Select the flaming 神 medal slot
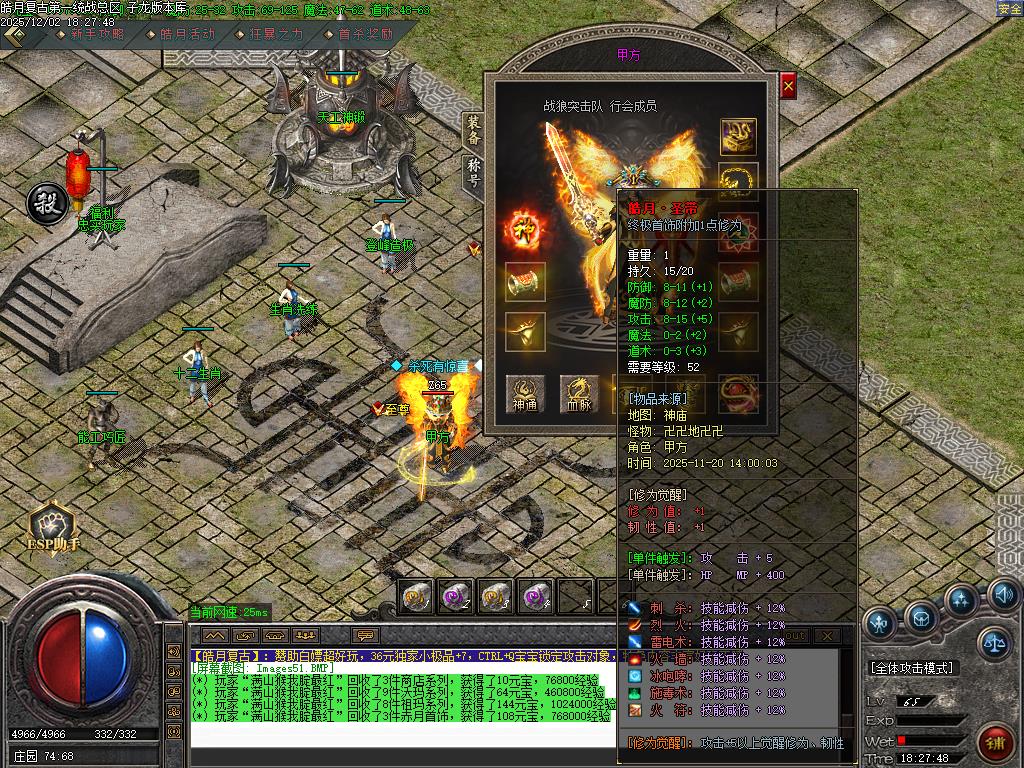This screenshot has width=1024, height=768. point(525,229)
